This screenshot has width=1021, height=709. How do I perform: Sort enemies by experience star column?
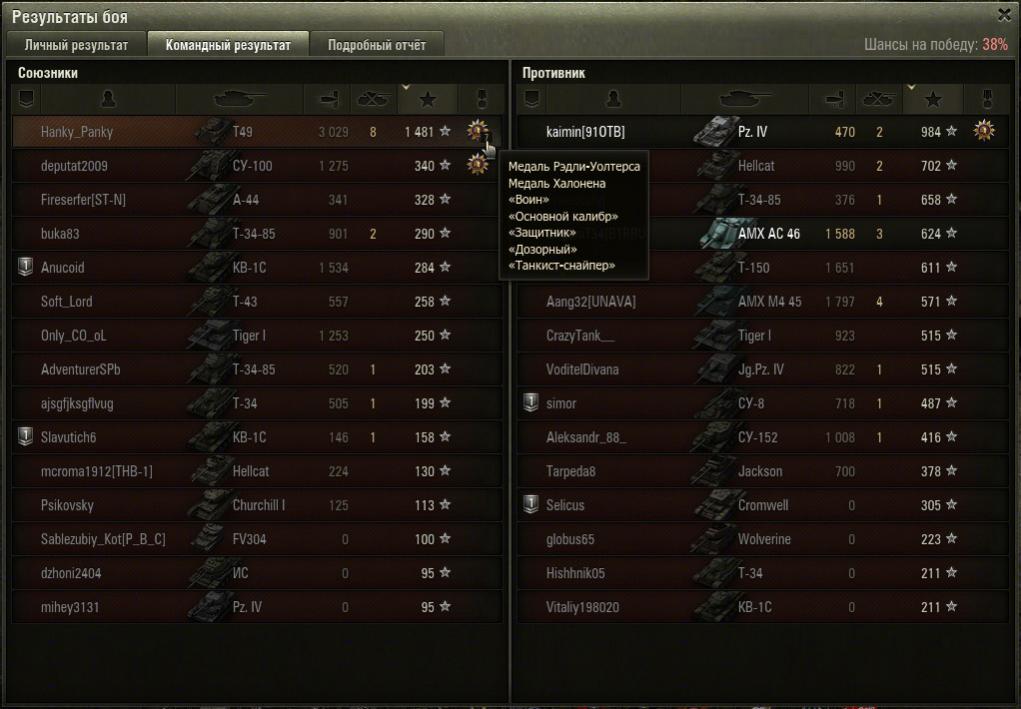tap(933, 99)
